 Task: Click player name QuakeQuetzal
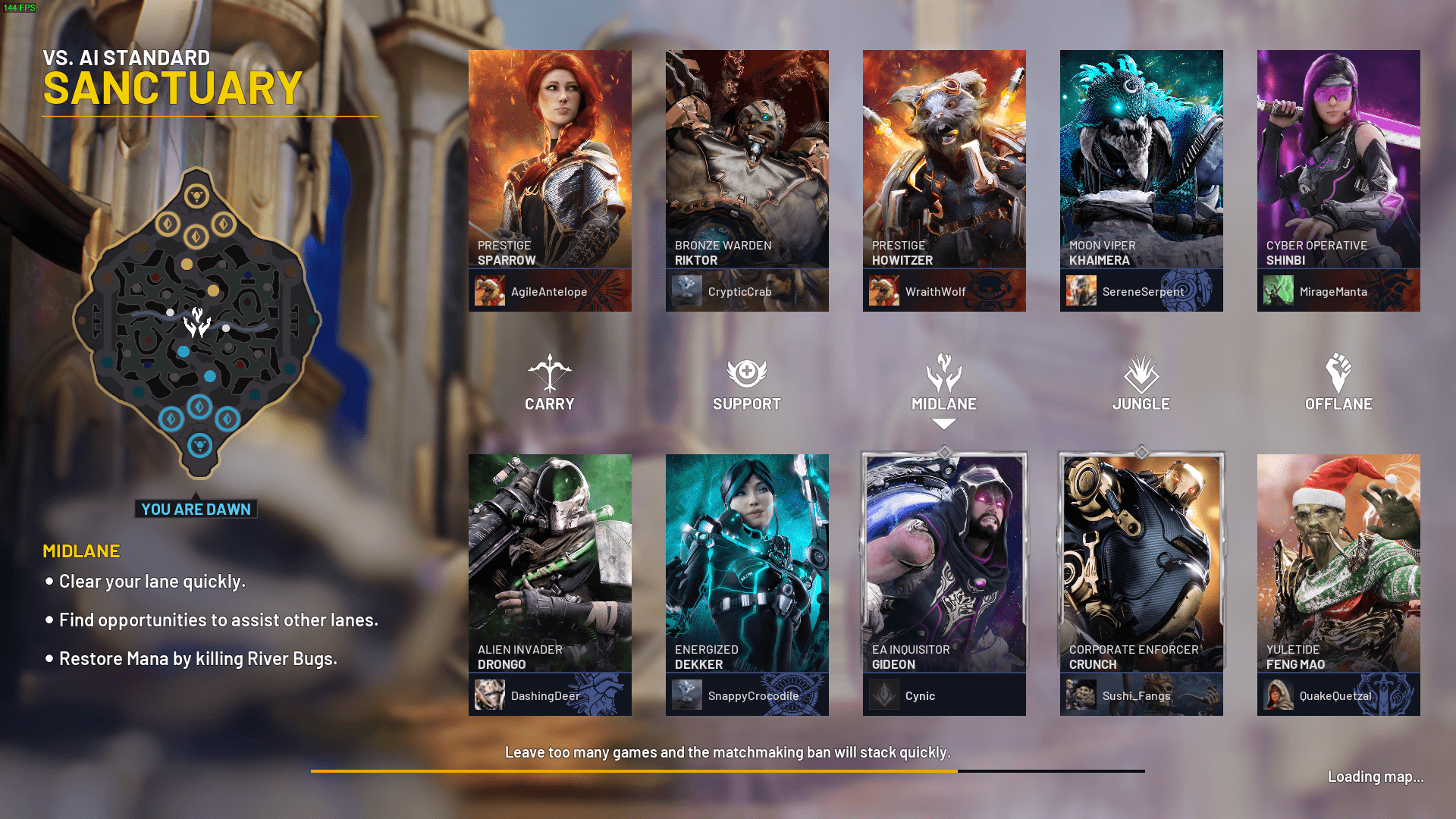[1335, 696]
